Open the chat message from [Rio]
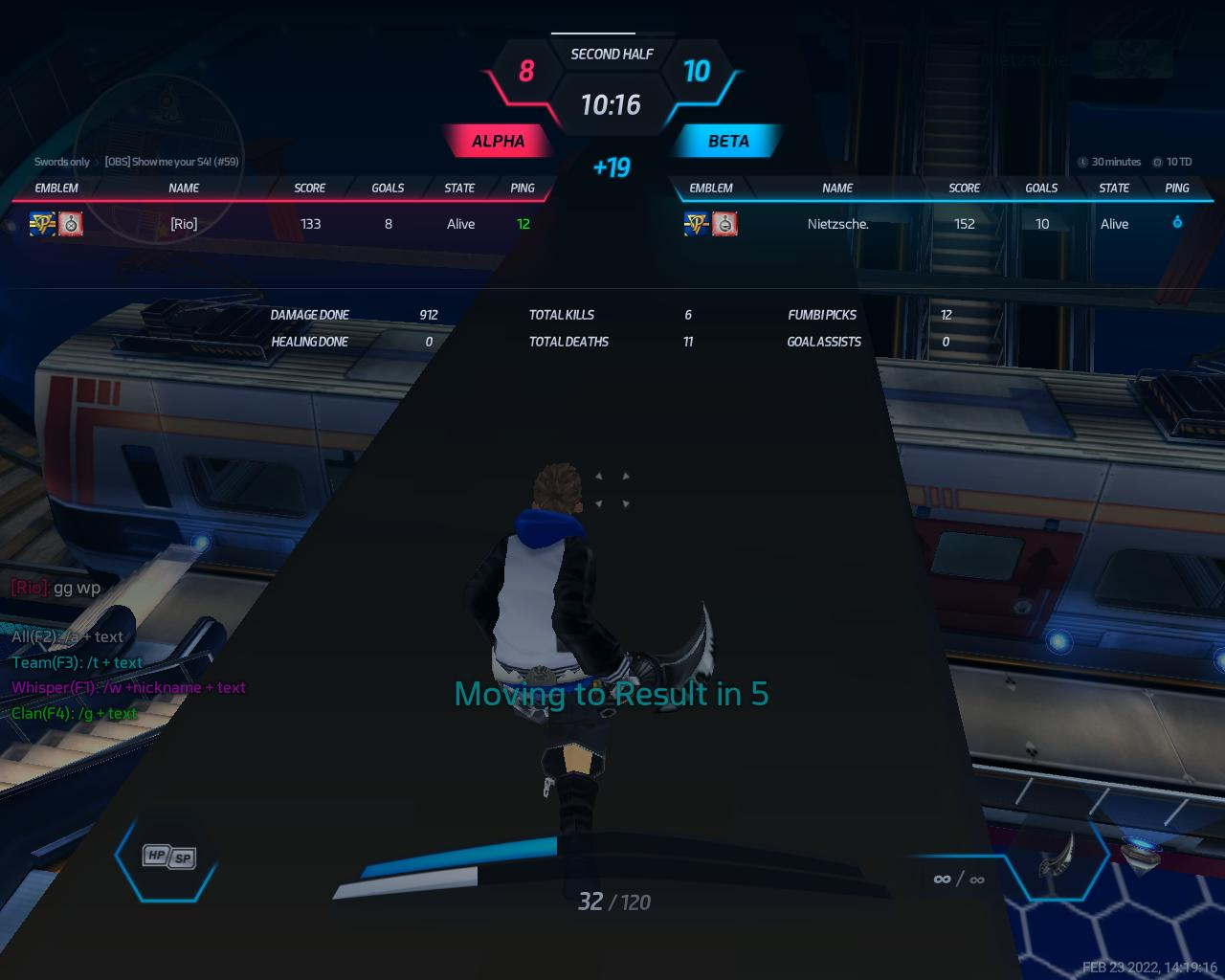The height and width of the screenshot is (980, 1225). [x=56, y=588]
